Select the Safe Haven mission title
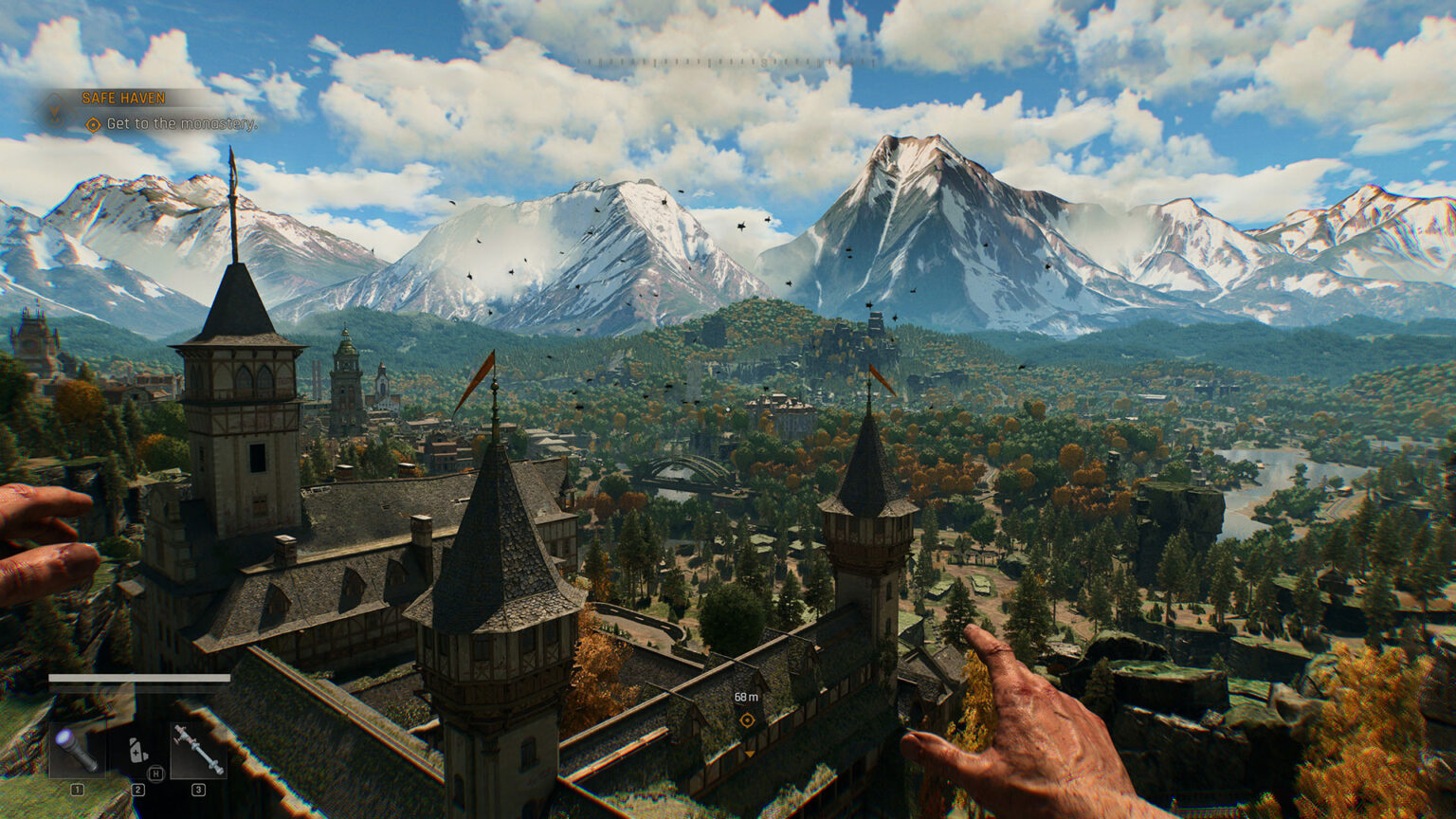The width and height of the screenshot is (1456, 819). coord(122,98)
